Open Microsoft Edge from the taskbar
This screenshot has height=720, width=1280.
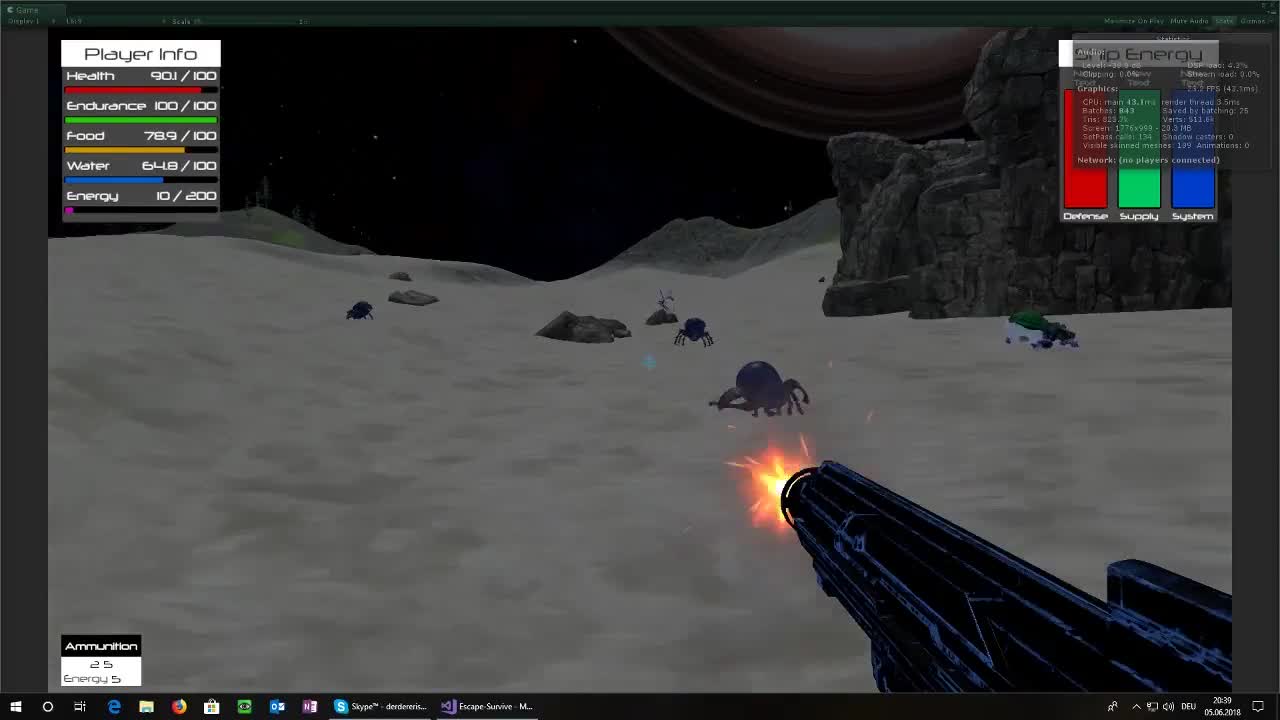[x=113, y=707]
